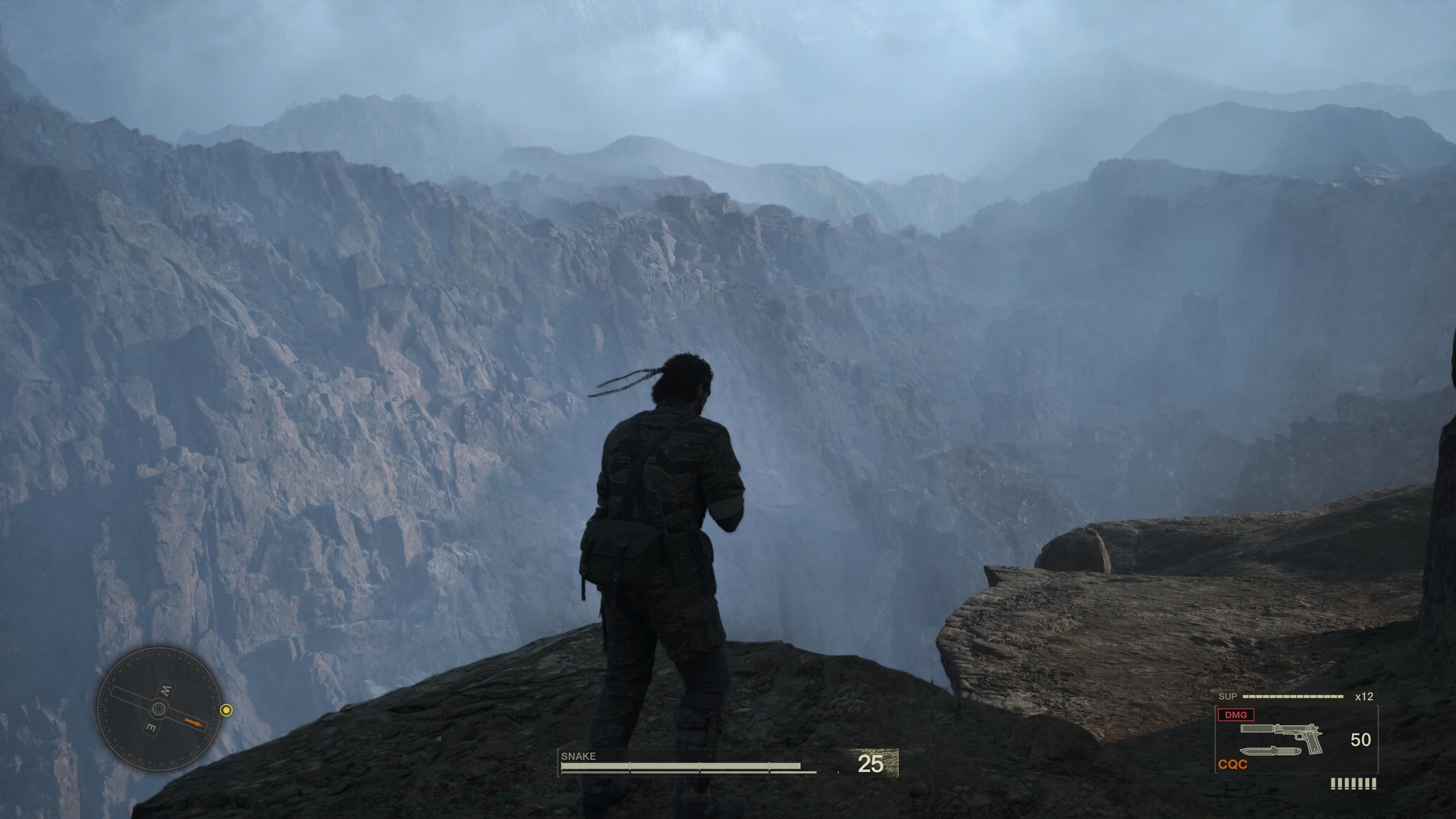Click the compass icon in the lower left
Viewport: 1456px width, 819px height.
coord(159,709)
